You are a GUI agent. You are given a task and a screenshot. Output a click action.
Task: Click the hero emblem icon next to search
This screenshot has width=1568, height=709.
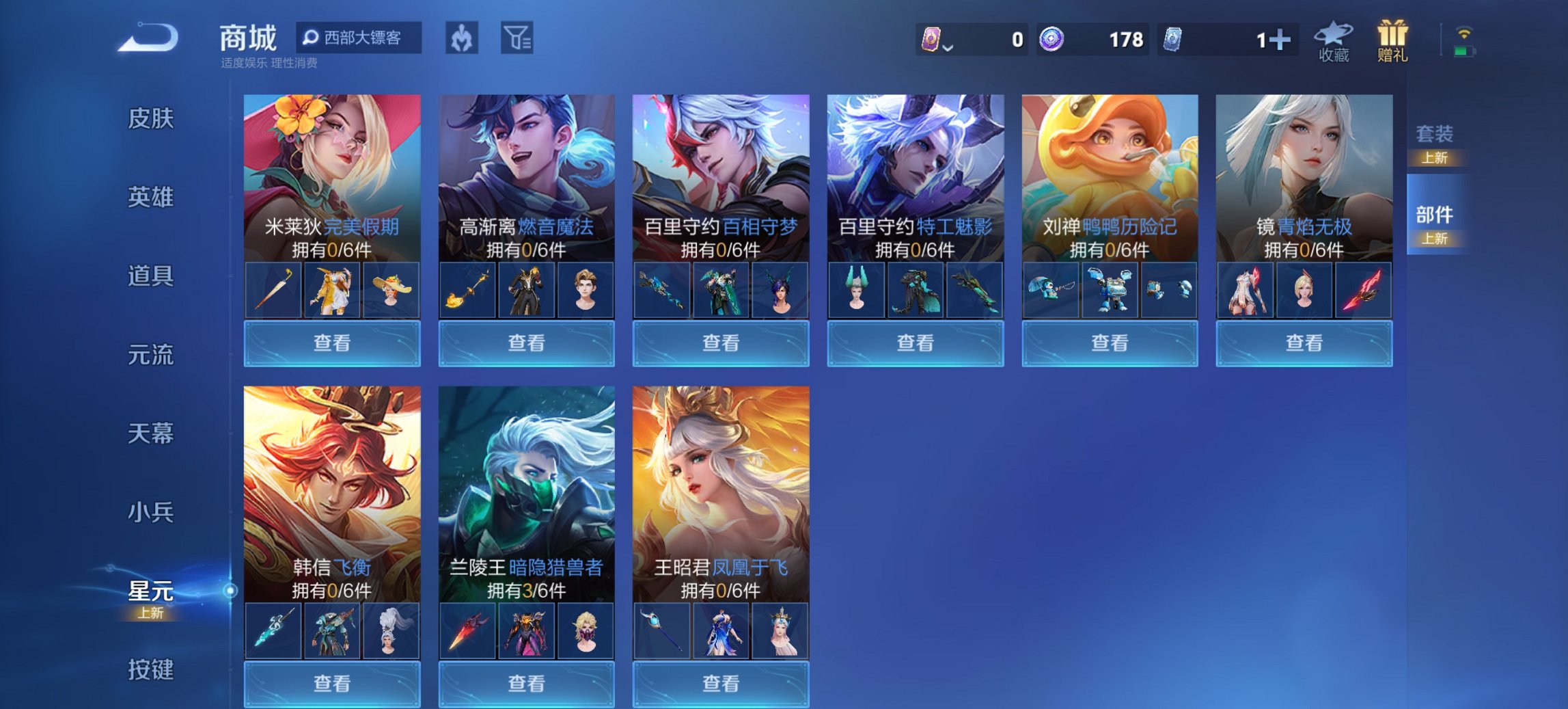pyautogui.click(x=460, y=39)
